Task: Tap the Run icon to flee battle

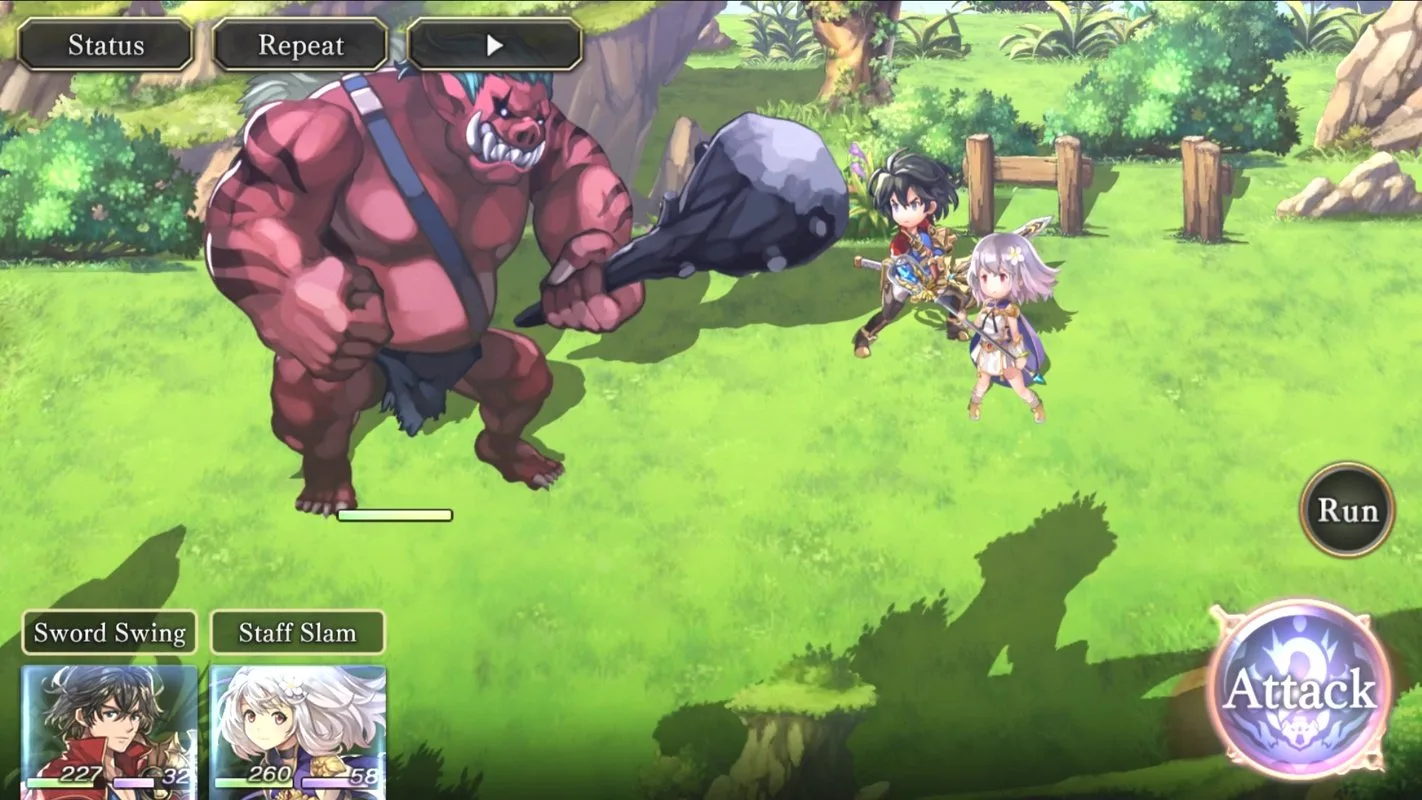Action: coord(1345,510)
